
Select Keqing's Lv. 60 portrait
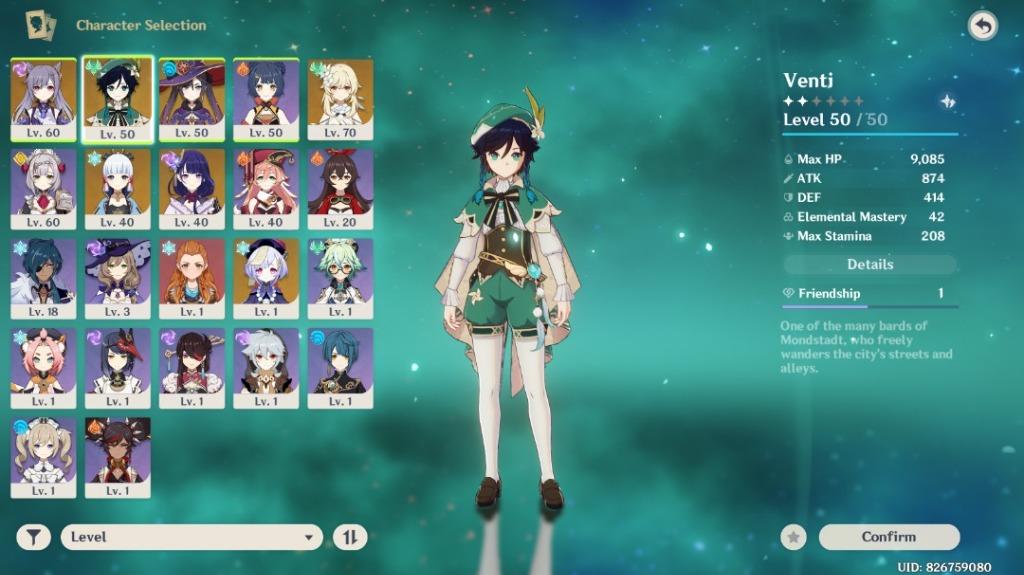[44, 97]
